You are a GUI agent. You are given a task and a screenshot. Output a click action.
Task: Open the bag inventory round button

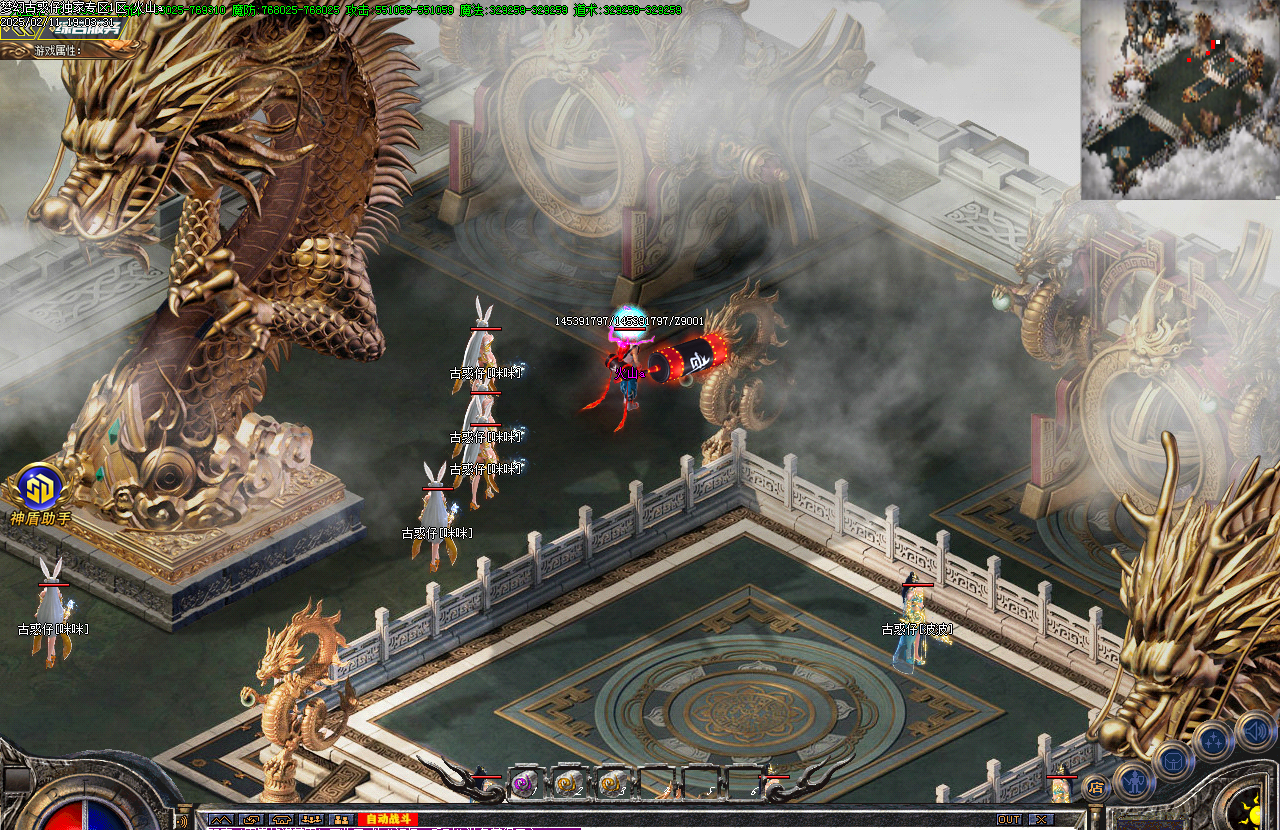coord(1173,760)
